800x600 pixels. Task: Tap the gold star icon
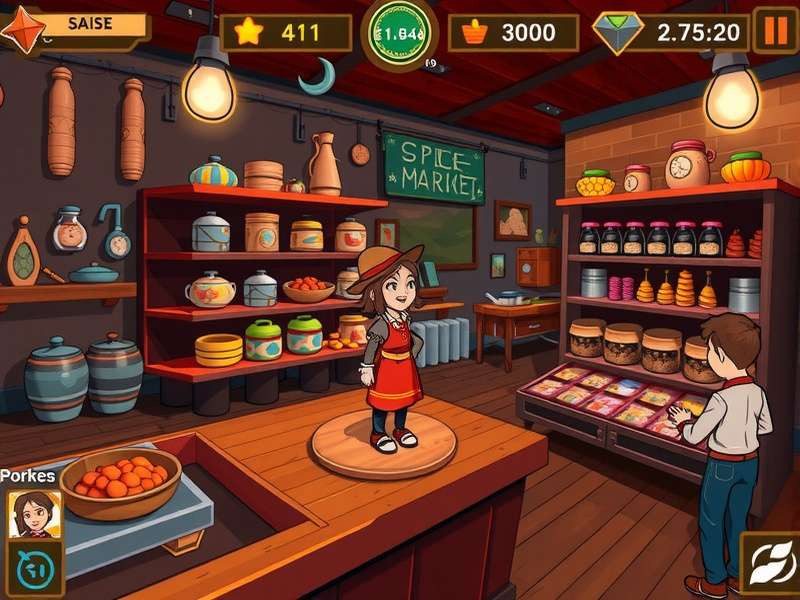tap(247, 32)
